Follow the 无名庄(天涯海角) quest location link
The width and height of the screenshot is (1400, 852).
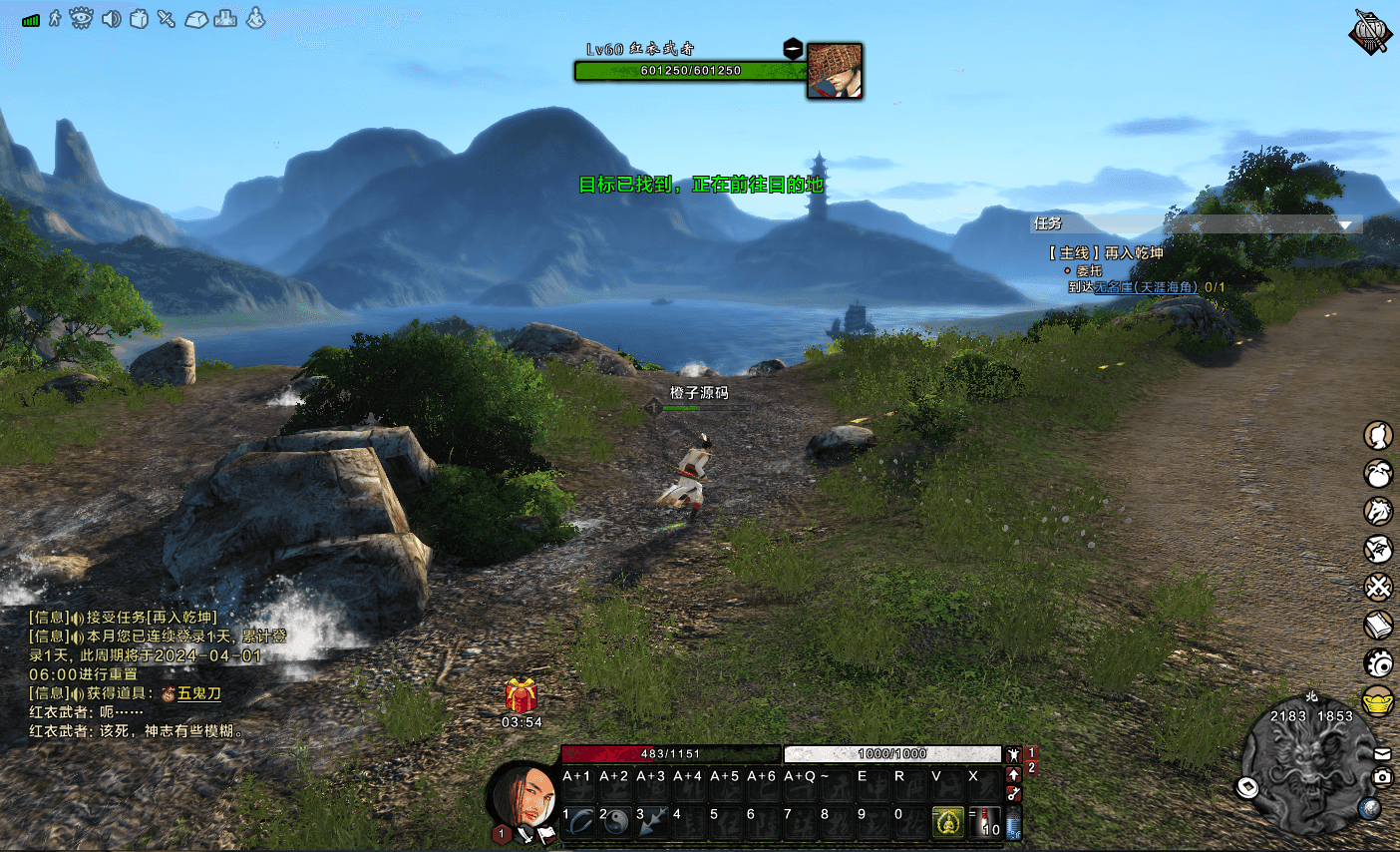tap(1146, 287)
